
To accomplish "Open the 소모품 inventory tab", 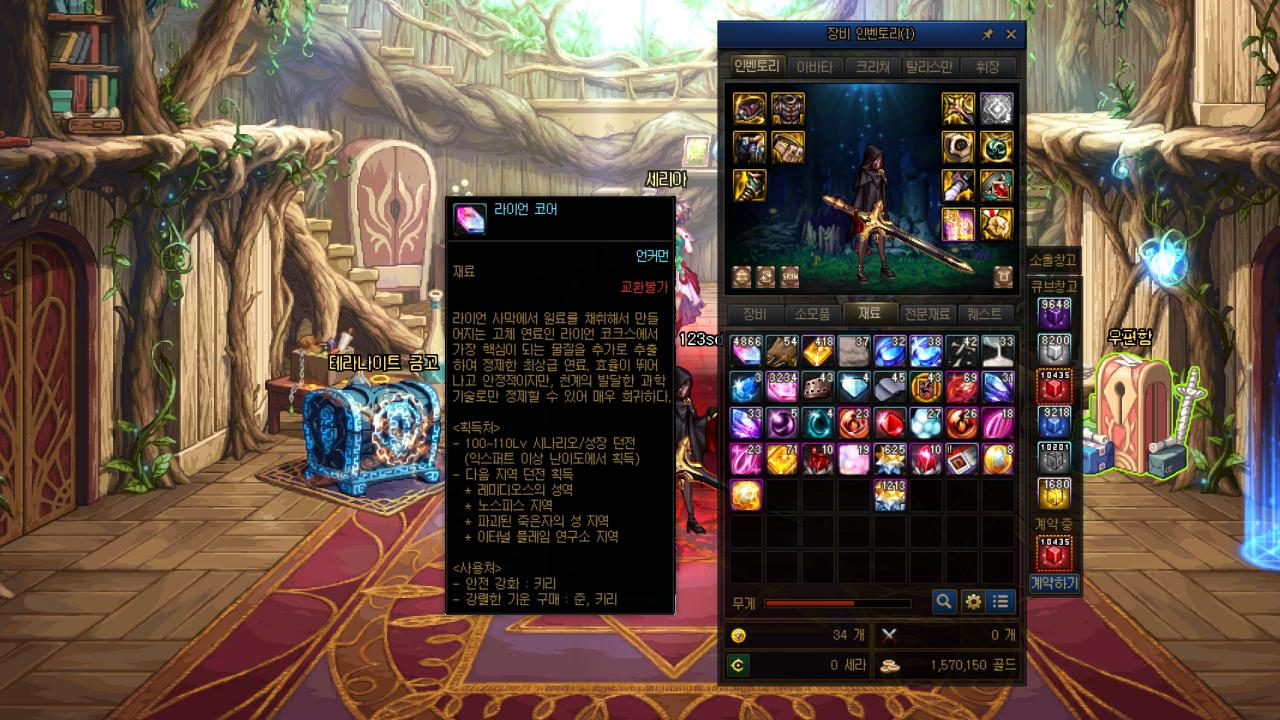I will (x=814, y=313).
